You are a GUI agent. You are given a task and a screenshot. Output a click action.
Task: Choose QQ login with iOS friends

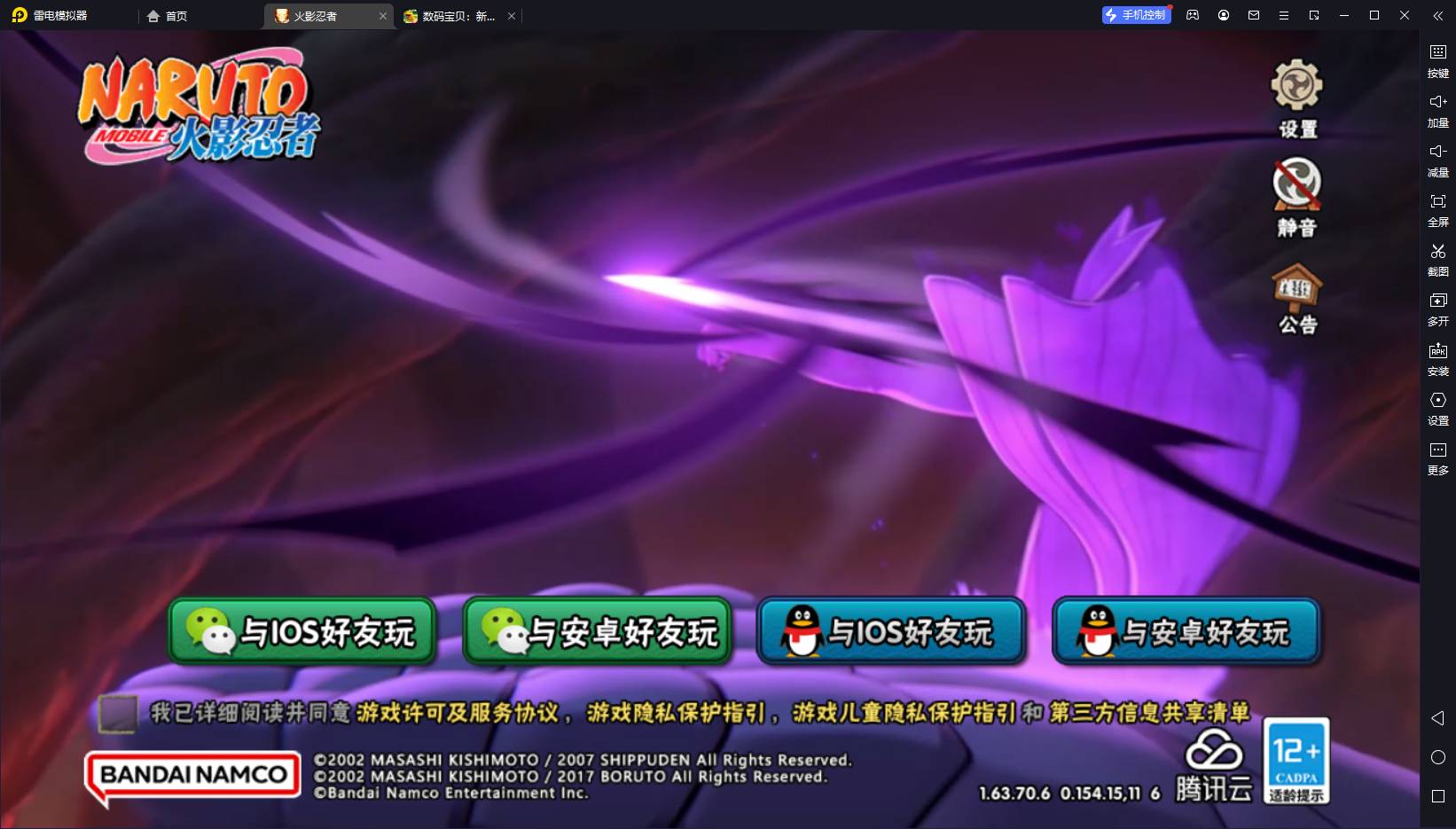[x=891, y=631]
